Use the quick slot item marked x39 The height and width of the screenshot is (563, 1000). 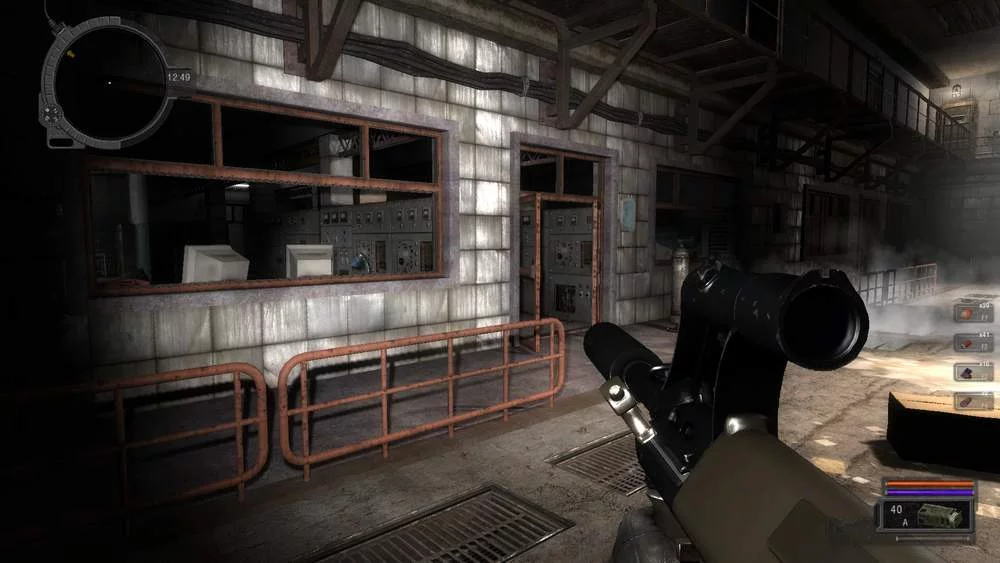973,311
